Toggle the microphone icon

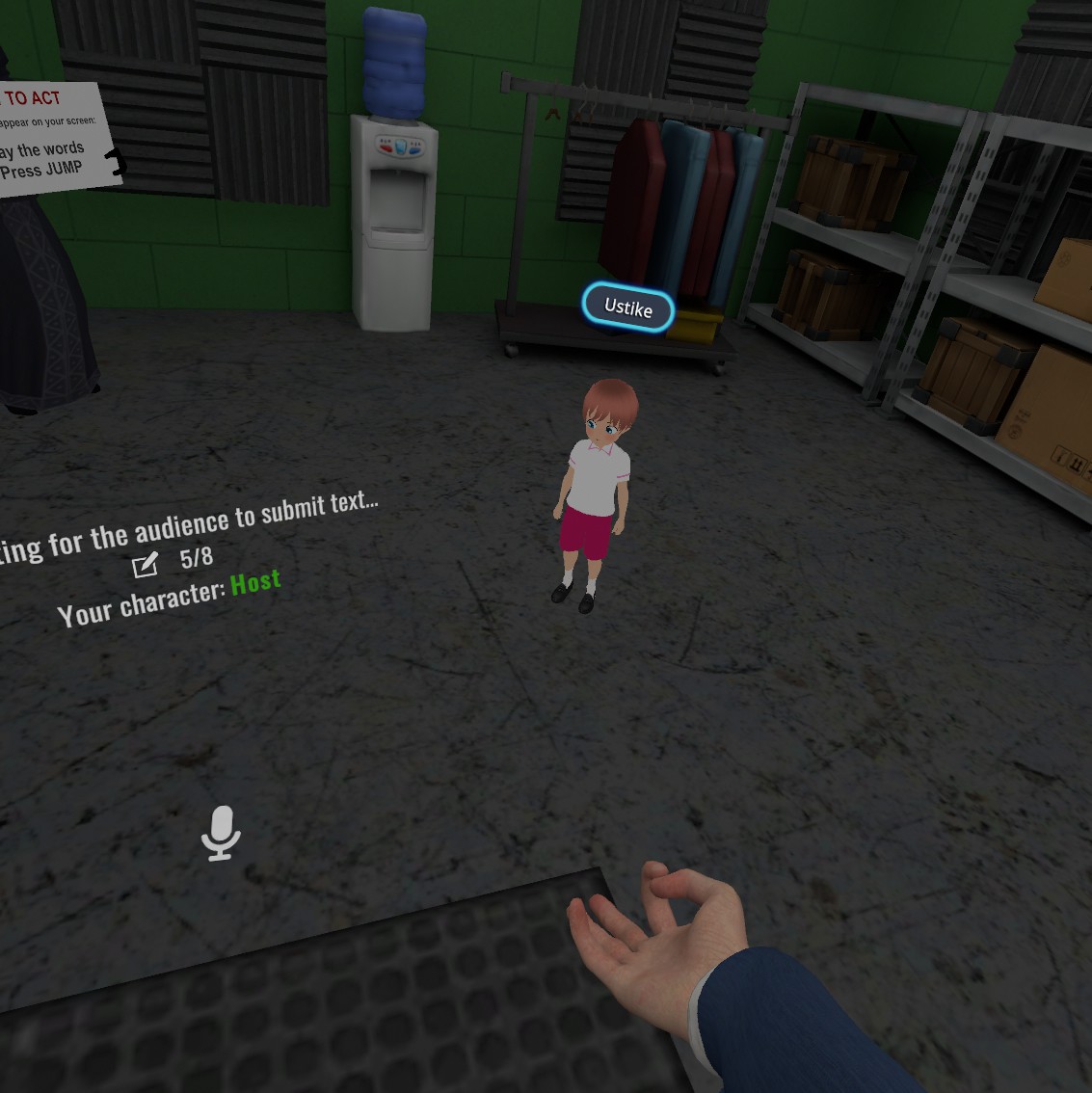(x=221, y=833)
